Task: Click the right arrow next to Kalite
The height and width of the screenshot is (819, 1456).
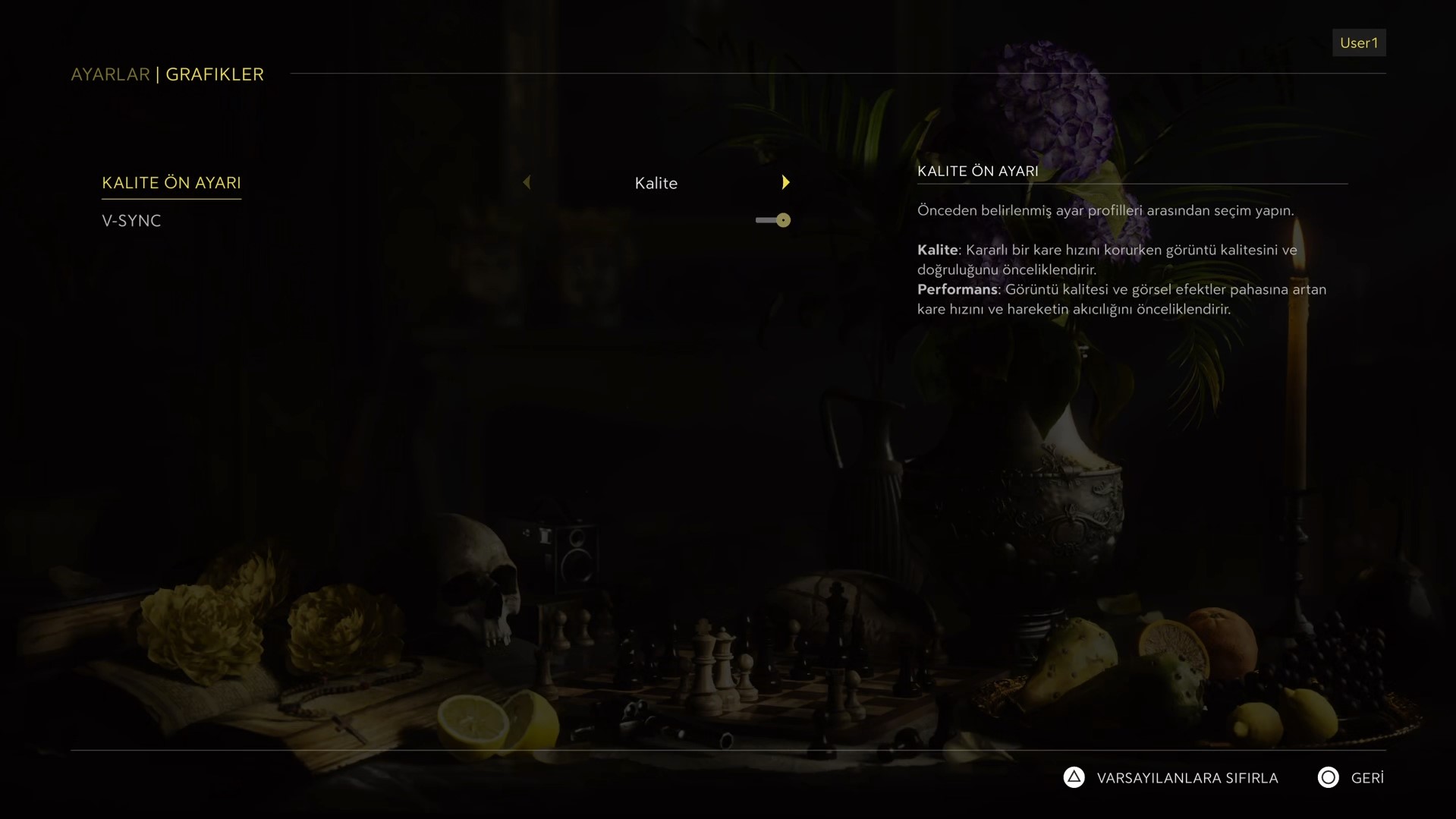Action: [785, 183]
